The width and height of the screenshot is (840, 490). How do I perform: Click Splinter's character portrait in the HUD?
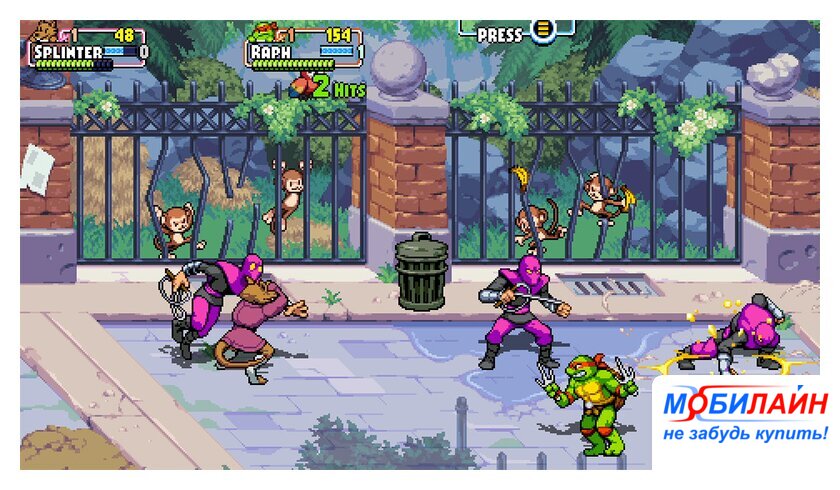(43, 33)
